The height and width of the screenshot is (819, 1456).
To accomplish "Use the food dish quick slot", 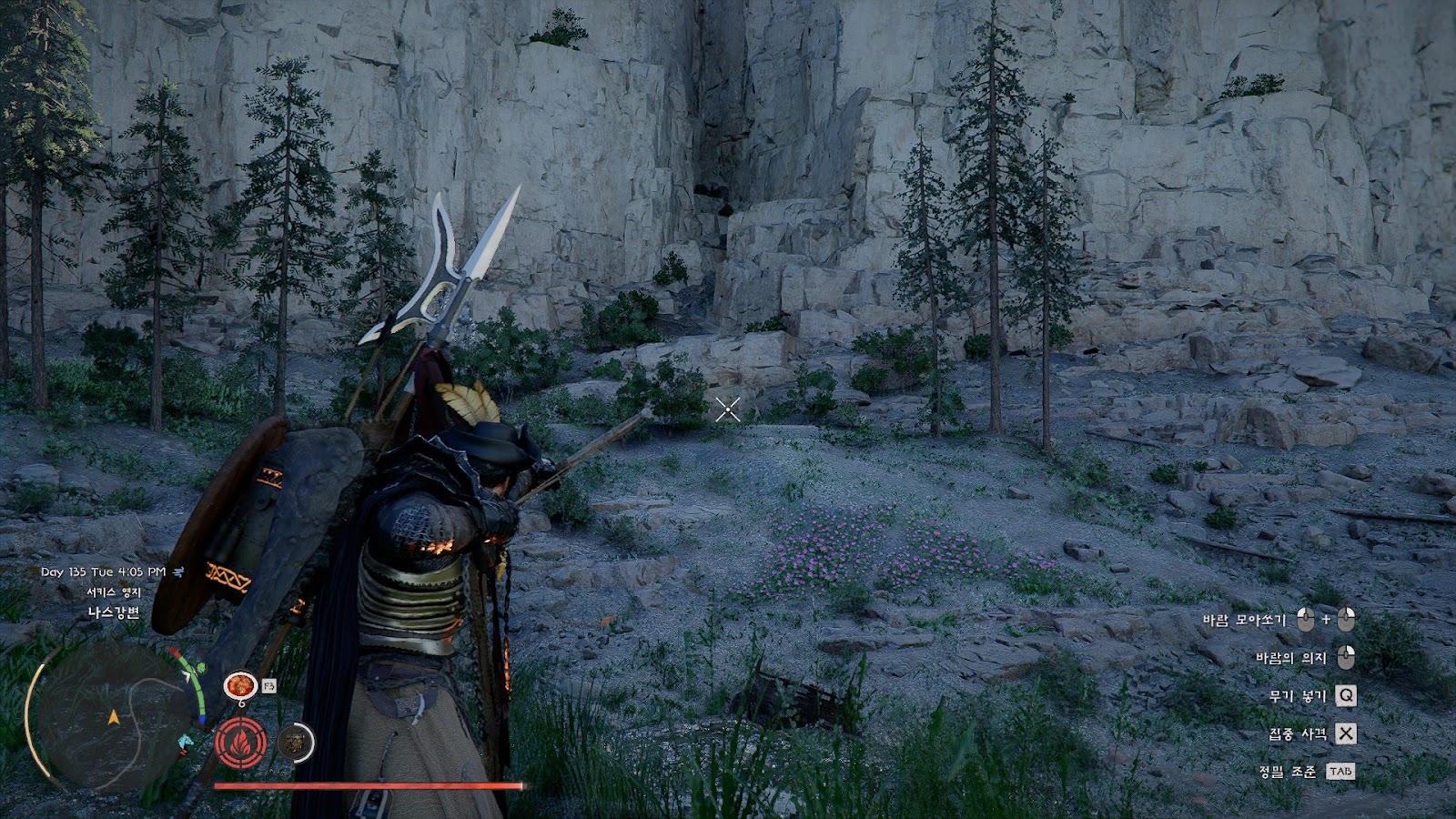I will pos(240,684).
